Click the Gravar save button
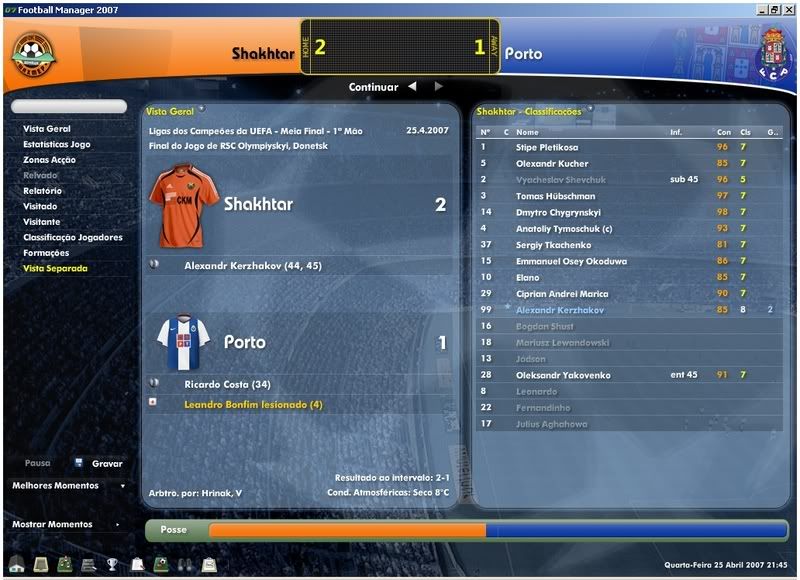Screen dimensions: 800x580 pyautogui.click(x=107, y=464)
